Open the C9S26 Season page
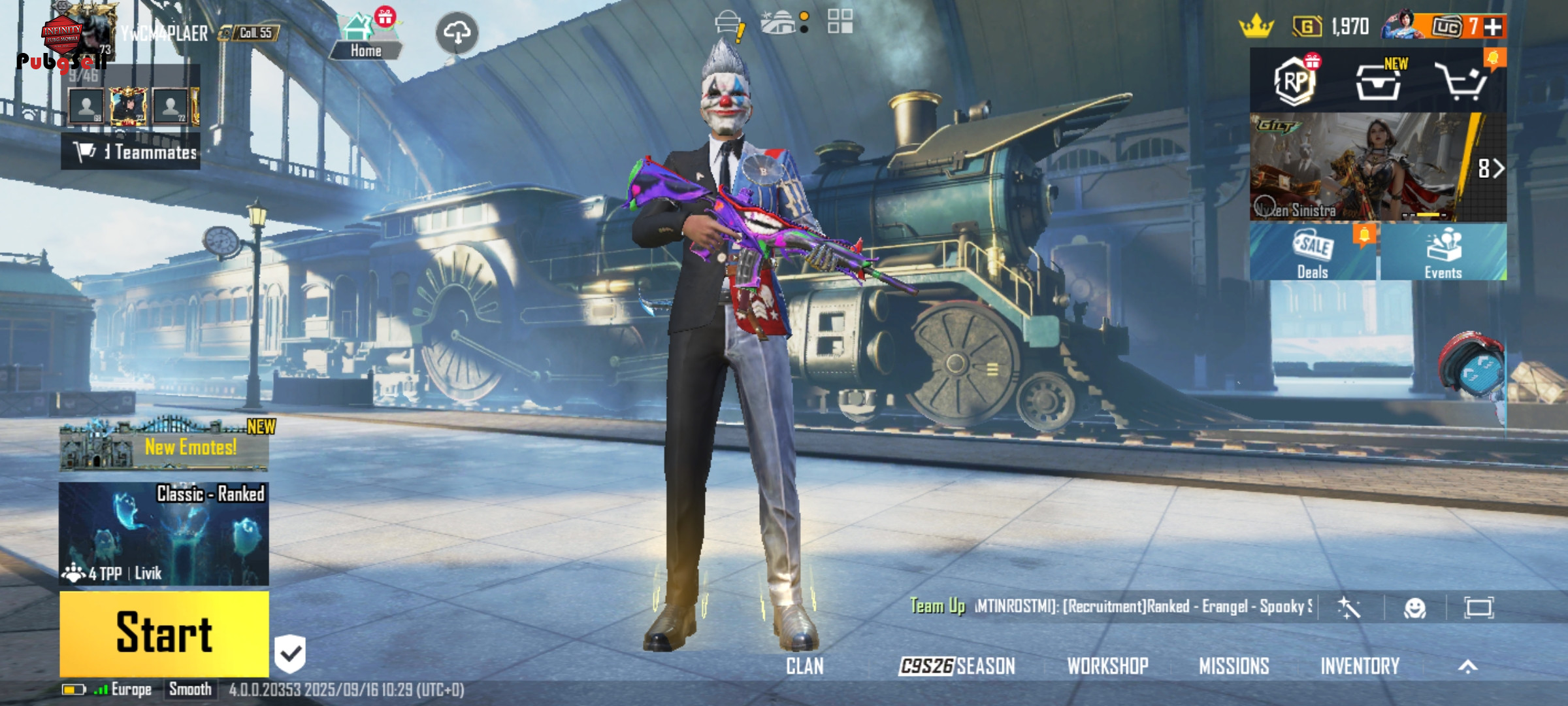This screenshot has height=706, width=1568. 957,666
